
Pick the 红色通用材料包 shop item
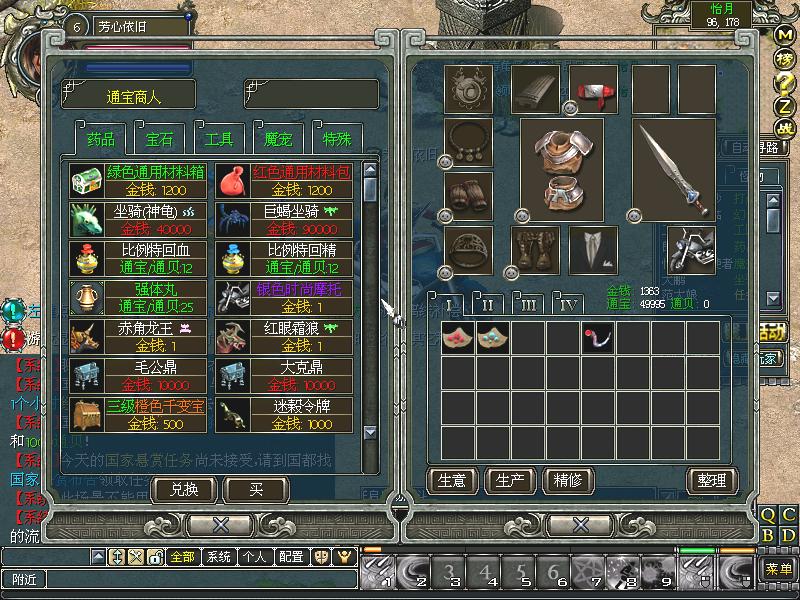(x=286, y=181)
